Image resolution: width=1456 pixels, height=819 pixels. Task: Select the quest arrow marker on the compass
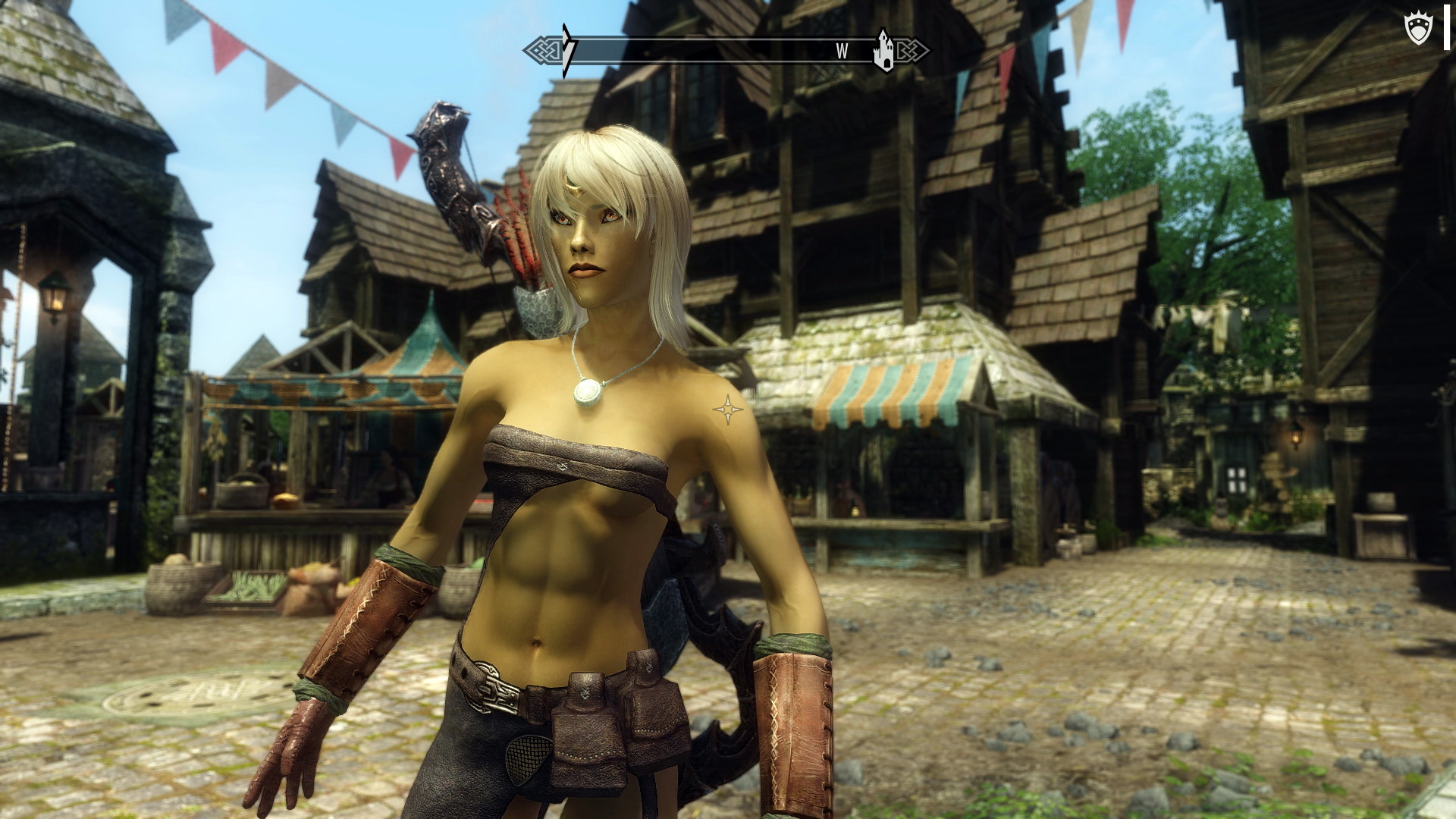click(567, 50)
